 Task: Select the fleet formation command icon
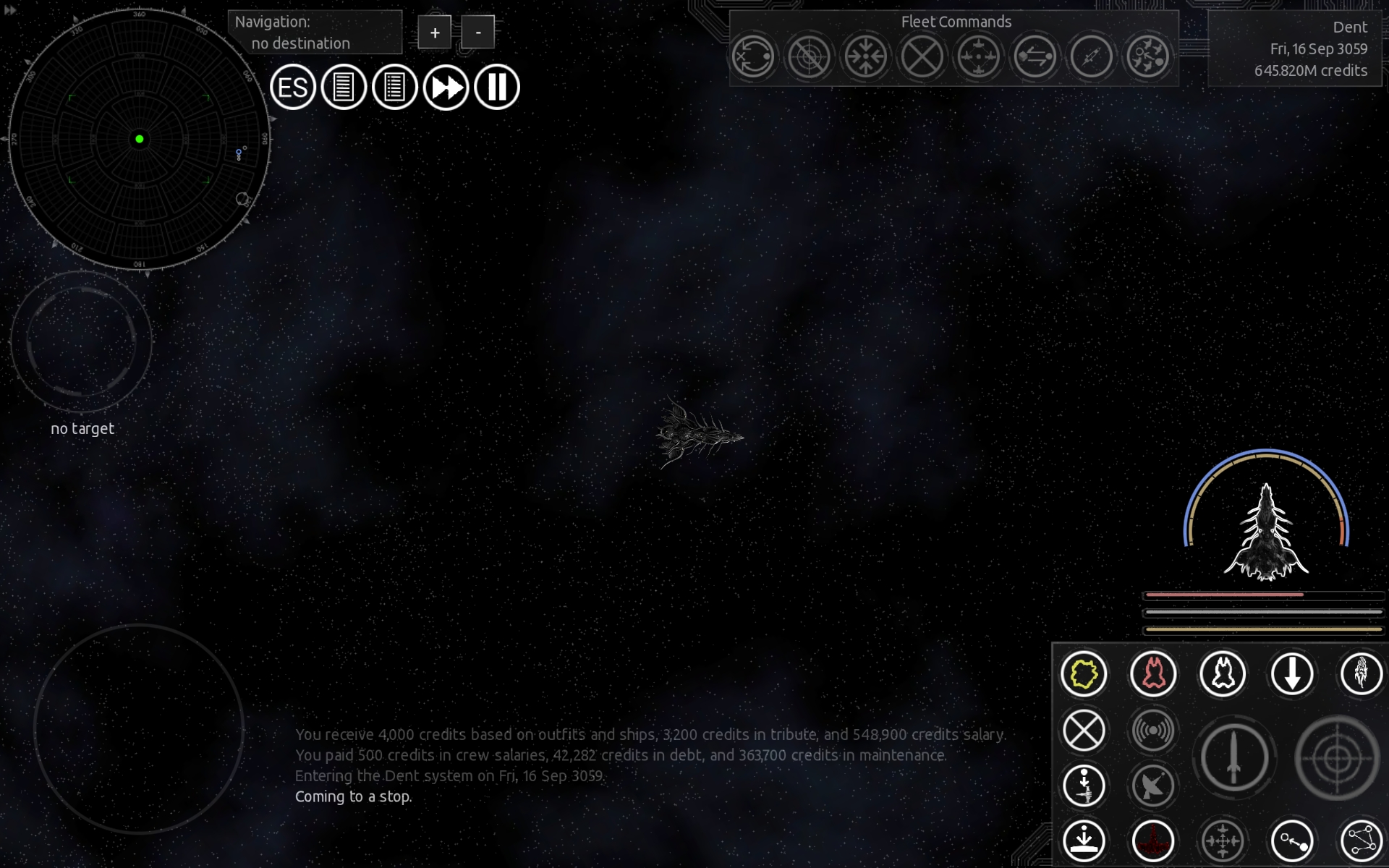pos(978,56)
